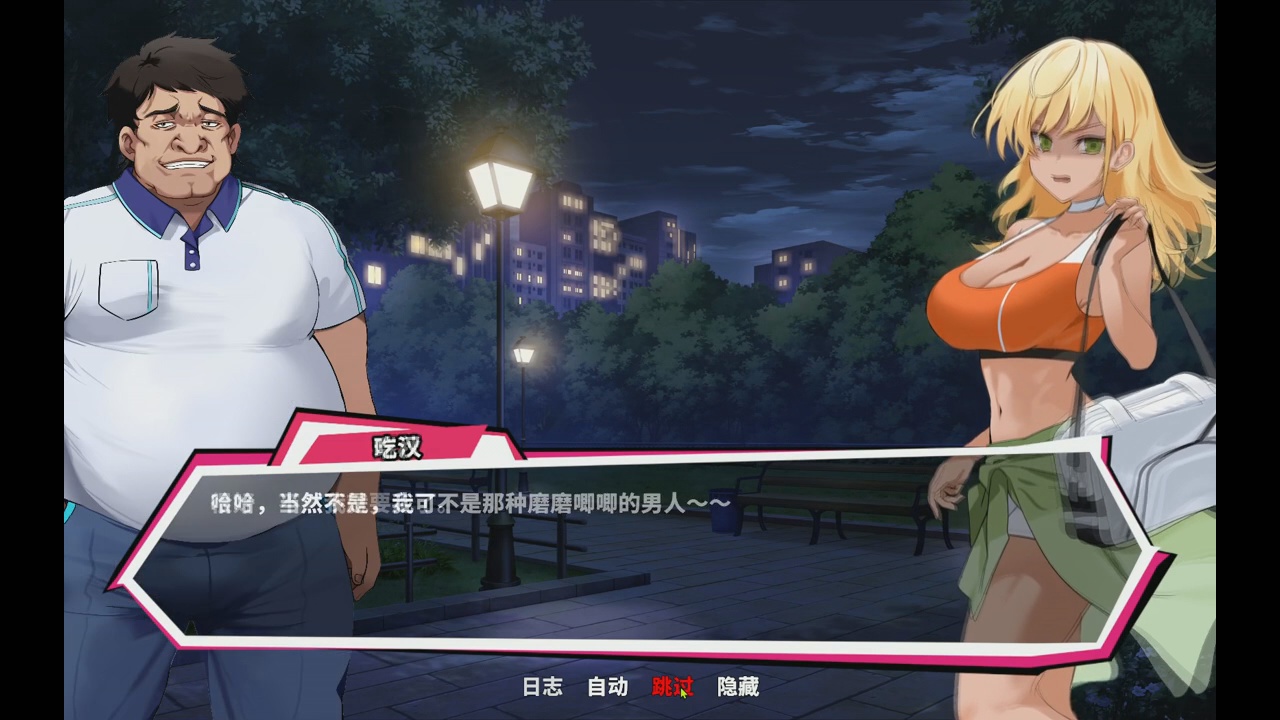Viewport: 1280px width, 720px height.
Task: Skip dialogue with the 跳过 button
Action: (672, 687)
